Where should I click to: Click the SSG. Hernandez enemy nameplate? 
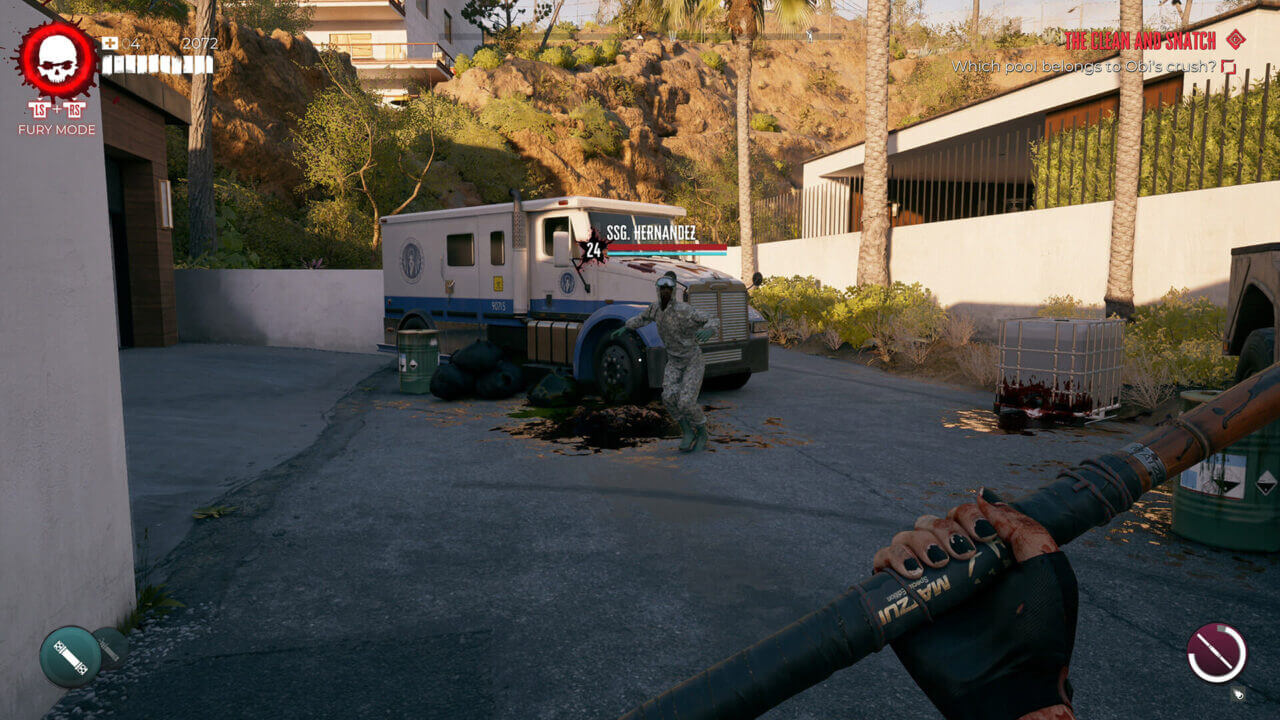[651, 232]
